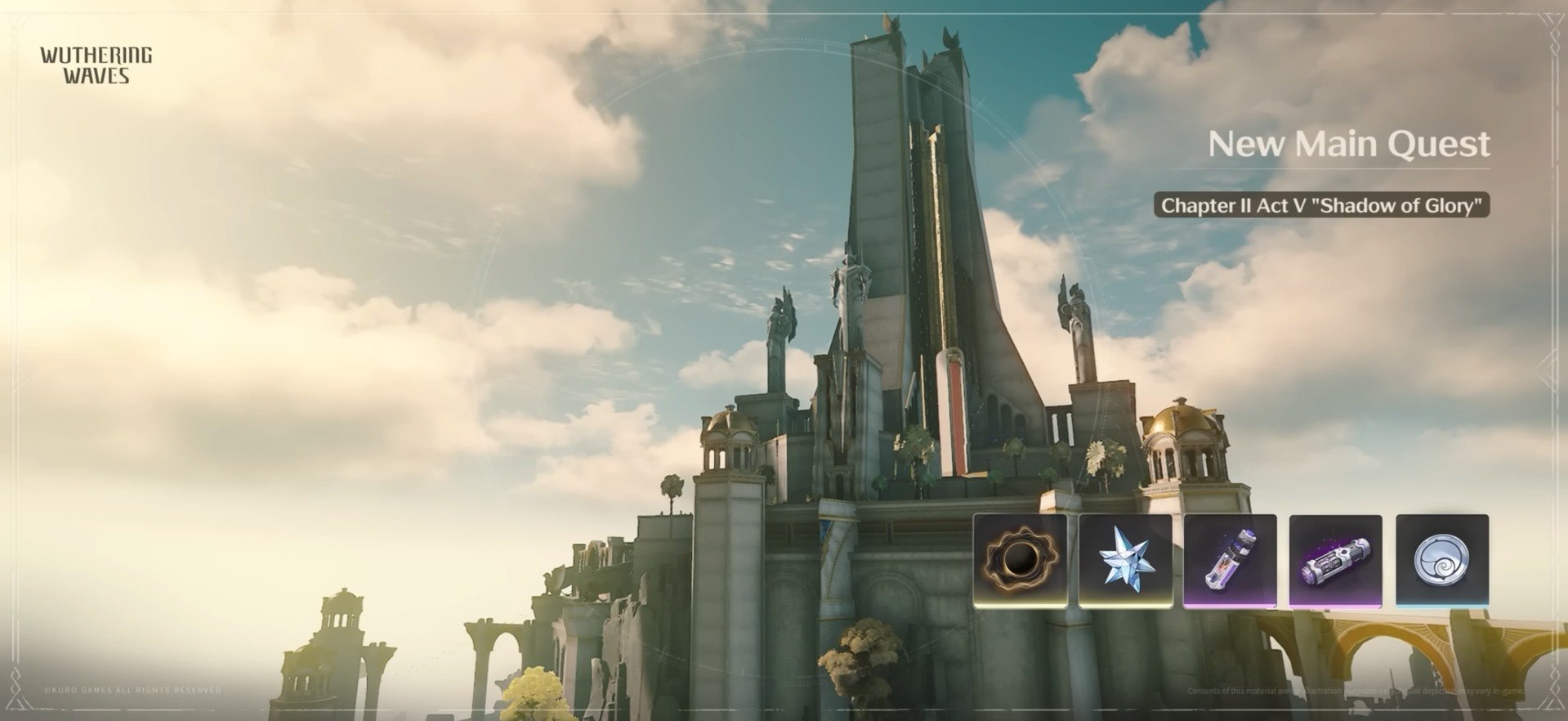Choose the upright purple vial reward
The image size is (1568, 721).
pyautogui.click(x=1230, y=560)
